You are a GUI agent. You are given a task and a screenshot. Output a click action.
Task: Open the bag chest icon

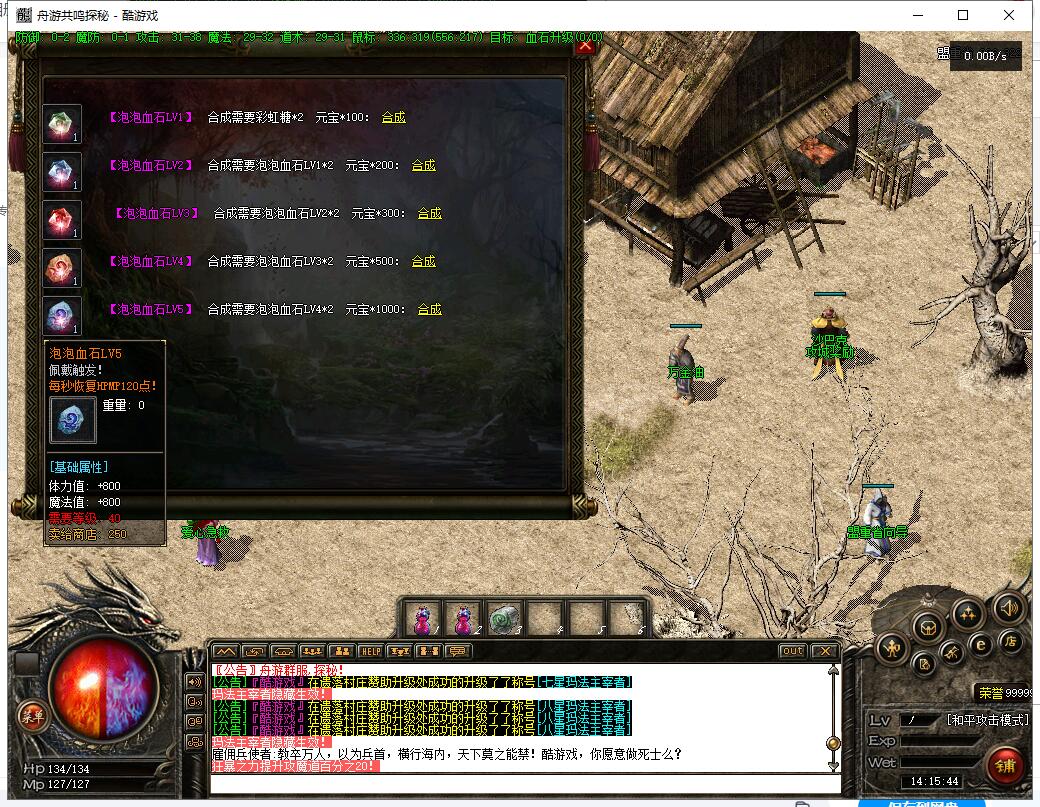[929, 627]
